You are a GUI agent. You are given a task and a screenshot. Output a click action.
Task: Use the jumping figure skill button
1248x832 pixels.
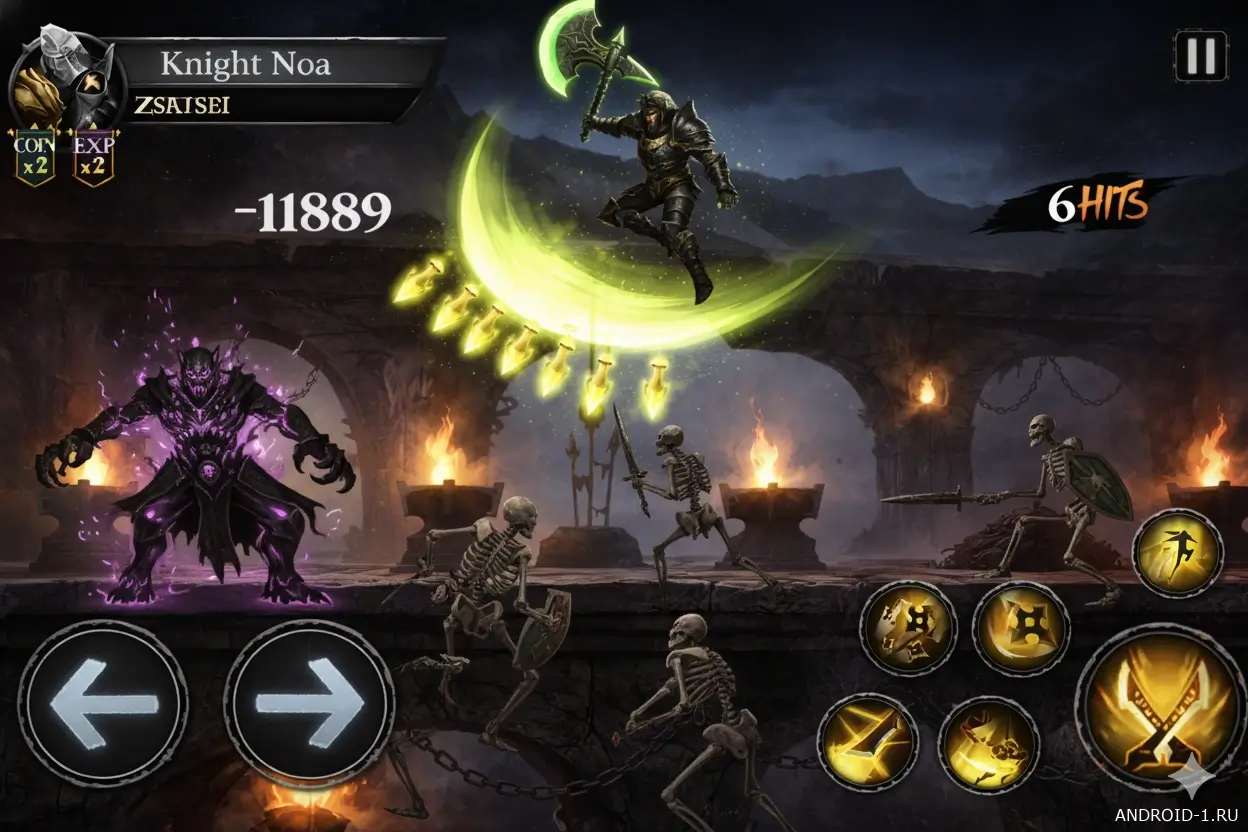[1178, 553]
